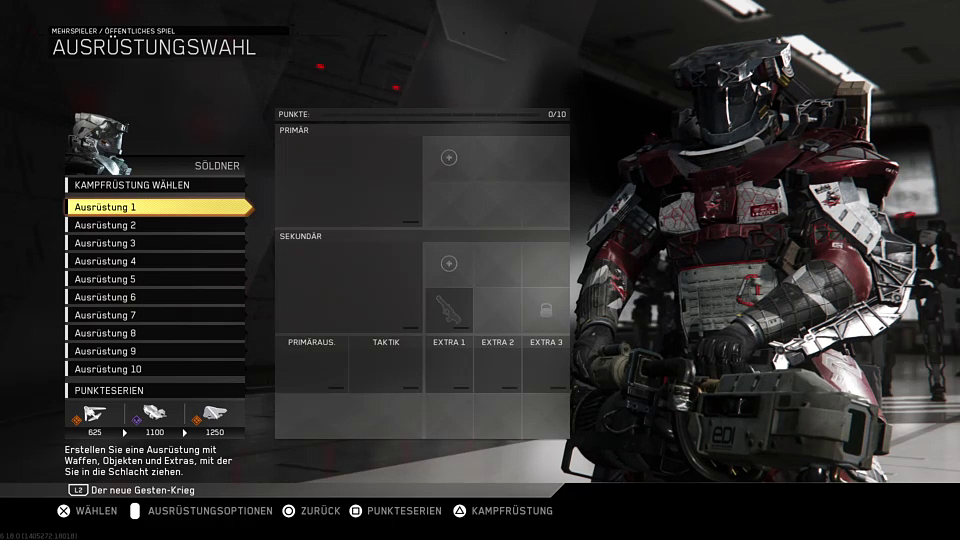Image resolution: width=960 pixels, height=540 pixels.
Task: Select the 625-point scorestreak icon
Action: point(95,415)
